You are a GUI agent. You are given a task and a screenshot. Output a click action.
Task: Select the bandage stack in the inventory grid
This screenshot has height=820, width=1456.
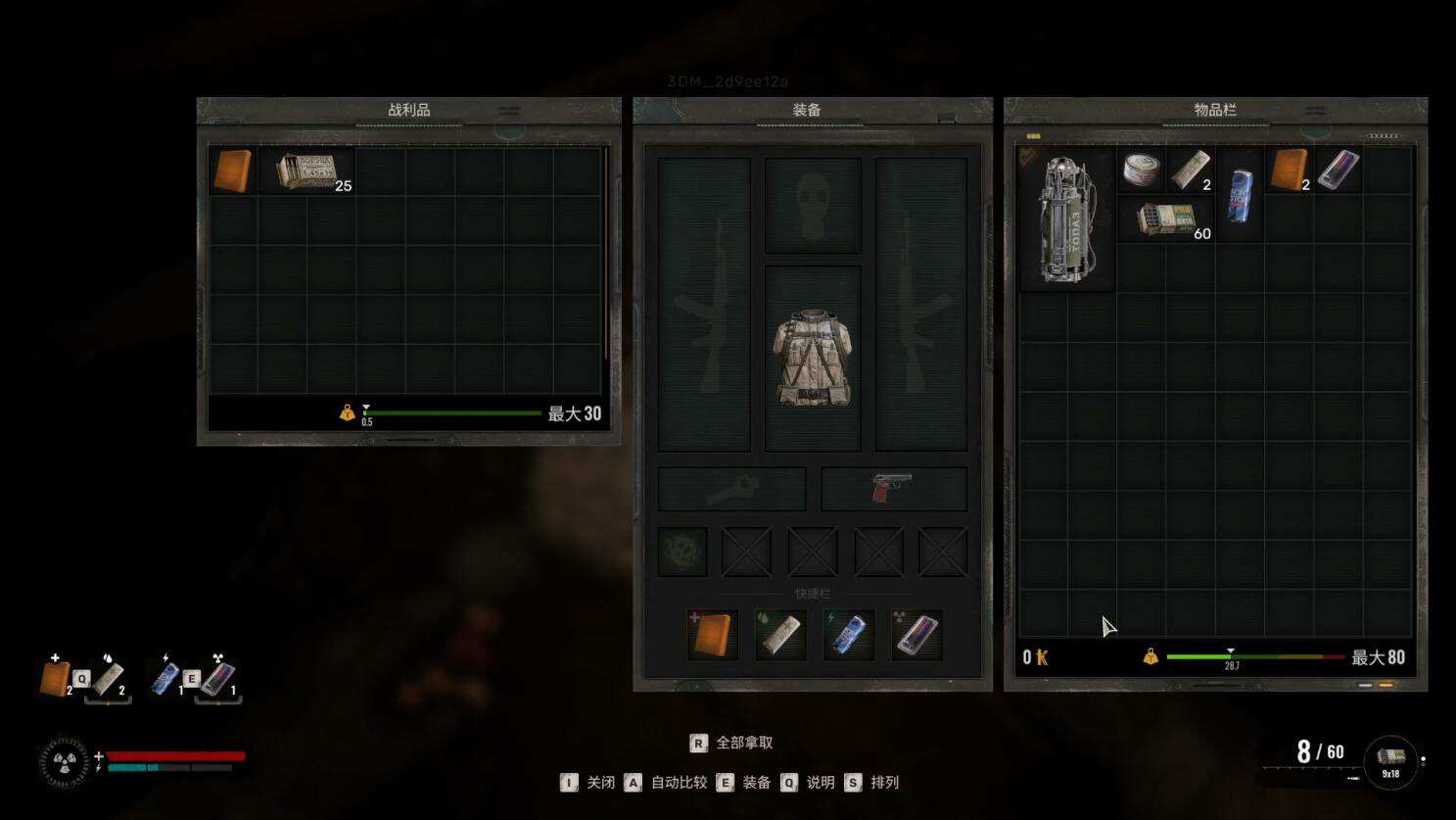[x=1191, y=169]
